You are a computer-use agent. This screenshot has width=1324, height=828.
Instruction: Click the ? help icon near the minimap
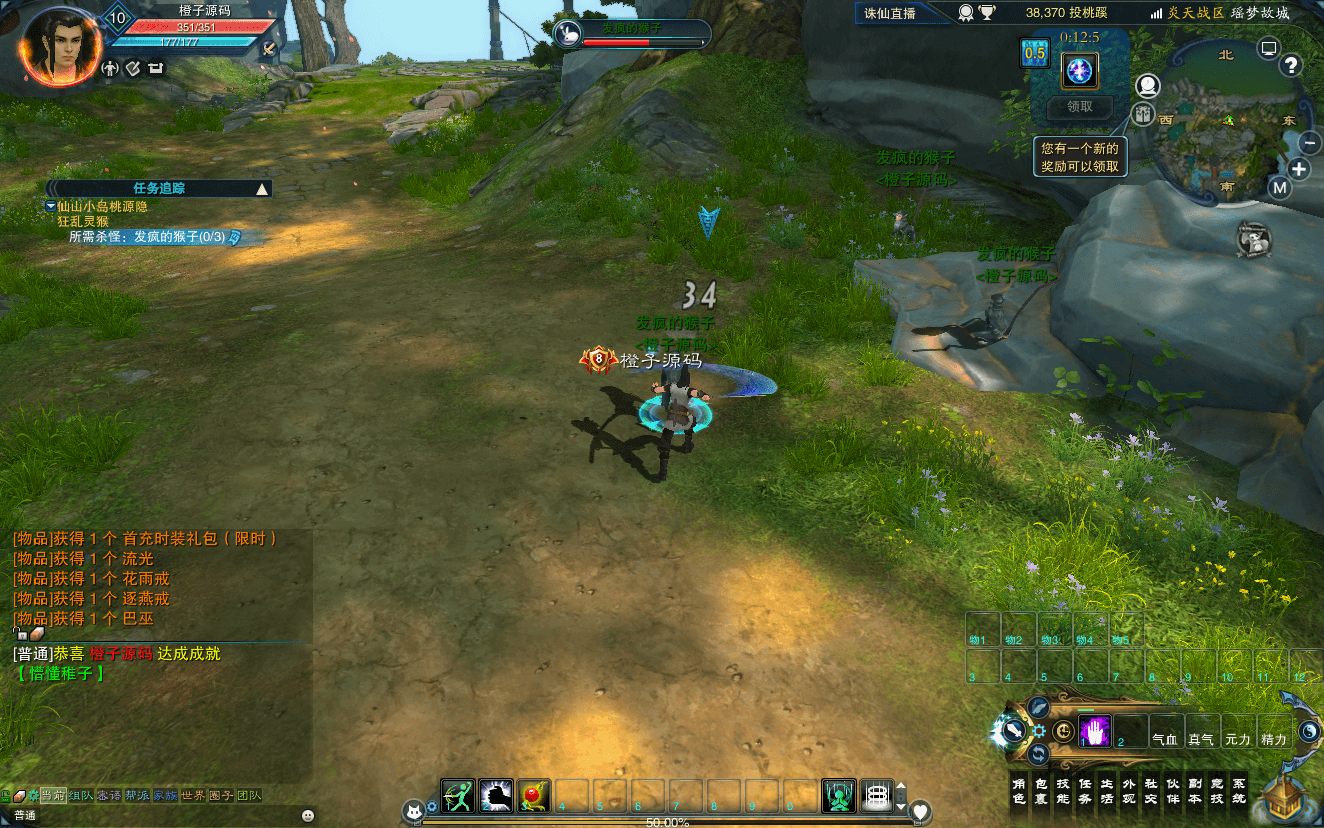click(x=1291, y=65)
